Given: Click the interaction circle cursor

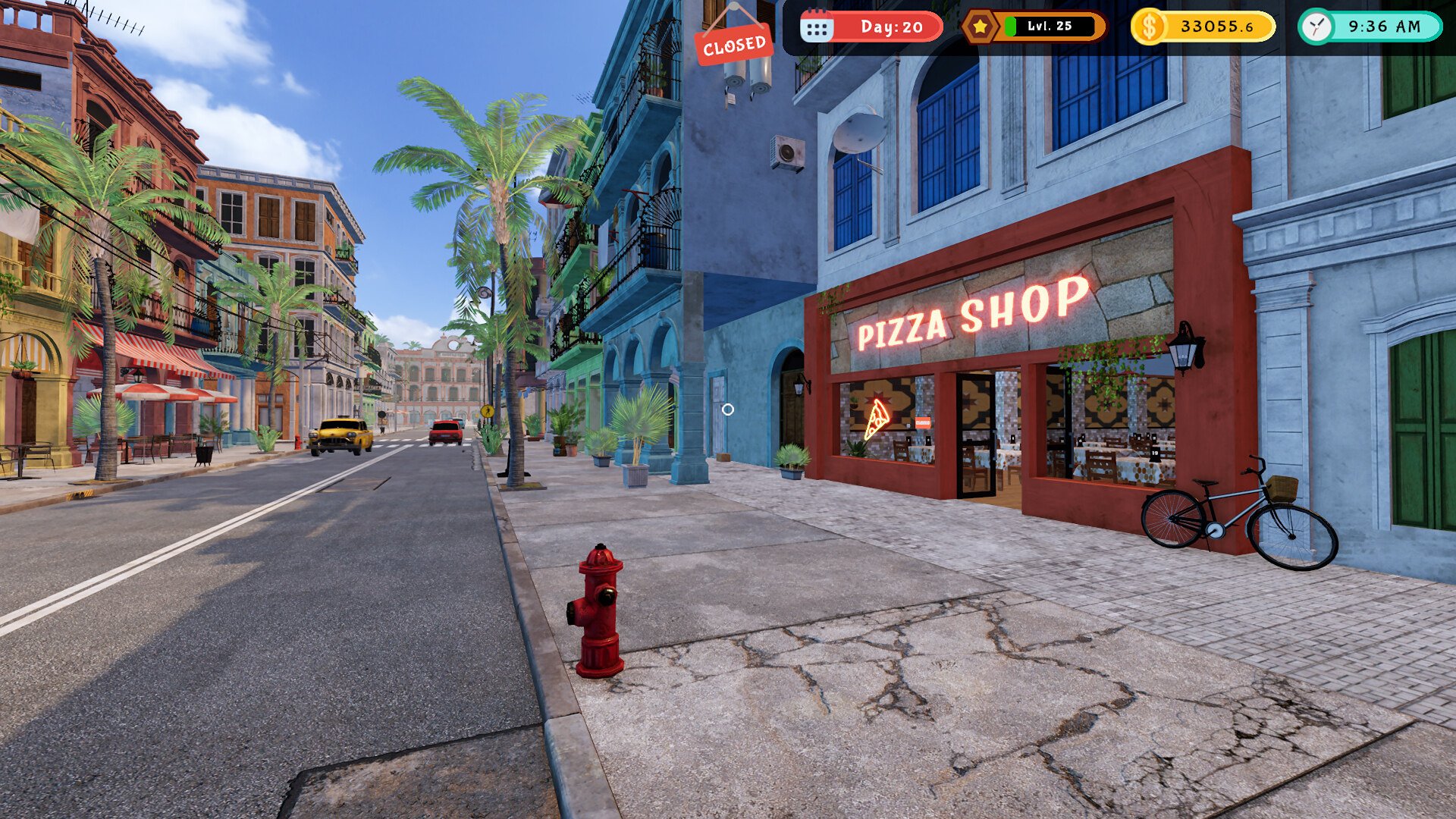Looking at the screenshot, I should click(x=730, y=409).
